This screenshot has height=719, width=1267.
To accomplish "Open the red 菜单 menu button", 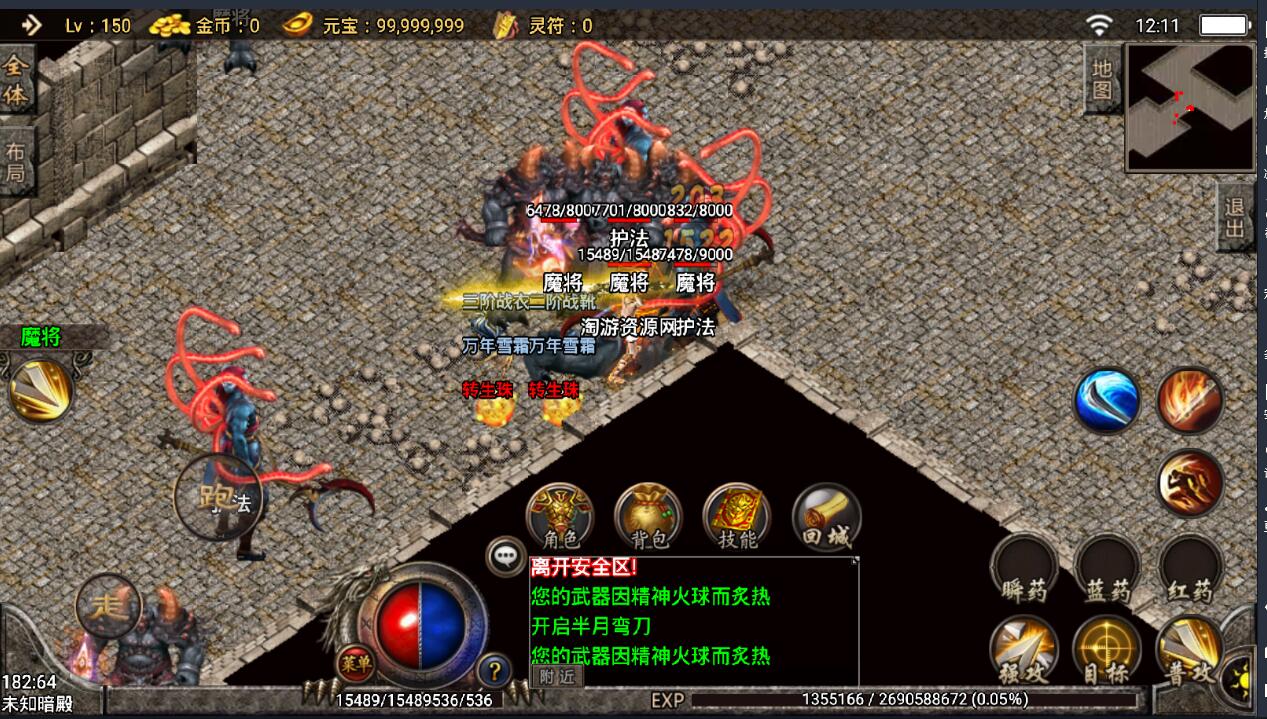I will click(355, 662).
